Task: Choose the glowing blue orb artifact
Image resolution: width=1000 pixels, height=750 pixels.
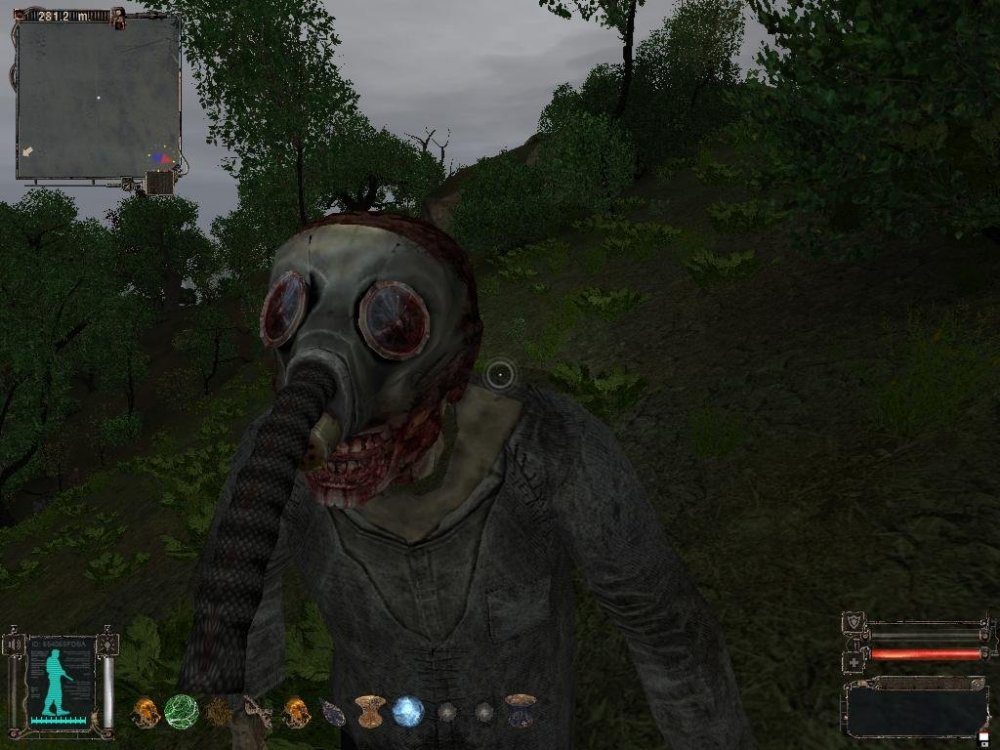Action: pos(407,711)
